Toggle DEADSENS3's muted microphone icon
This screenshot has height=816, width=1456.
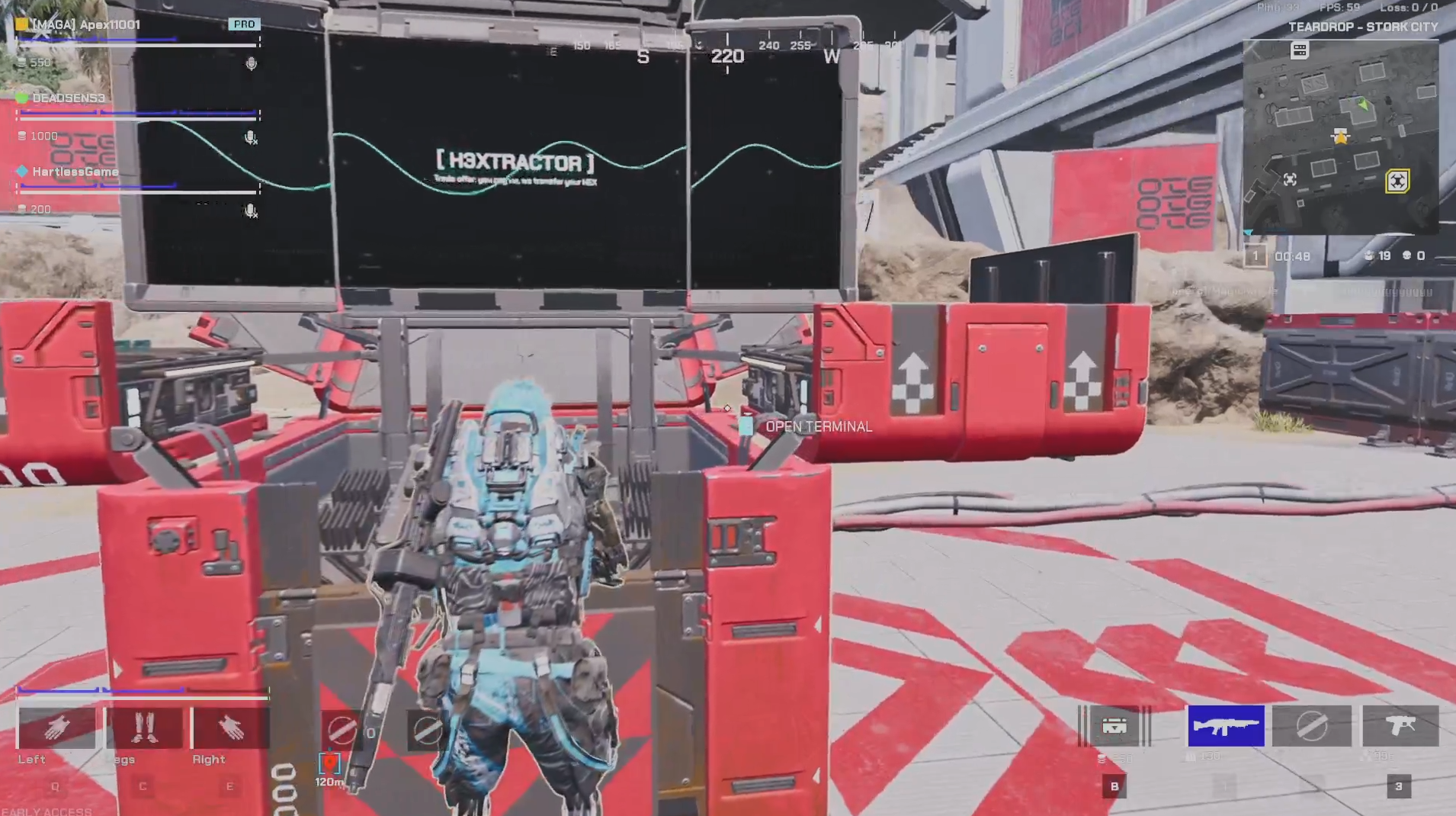[x=250, y=137]
